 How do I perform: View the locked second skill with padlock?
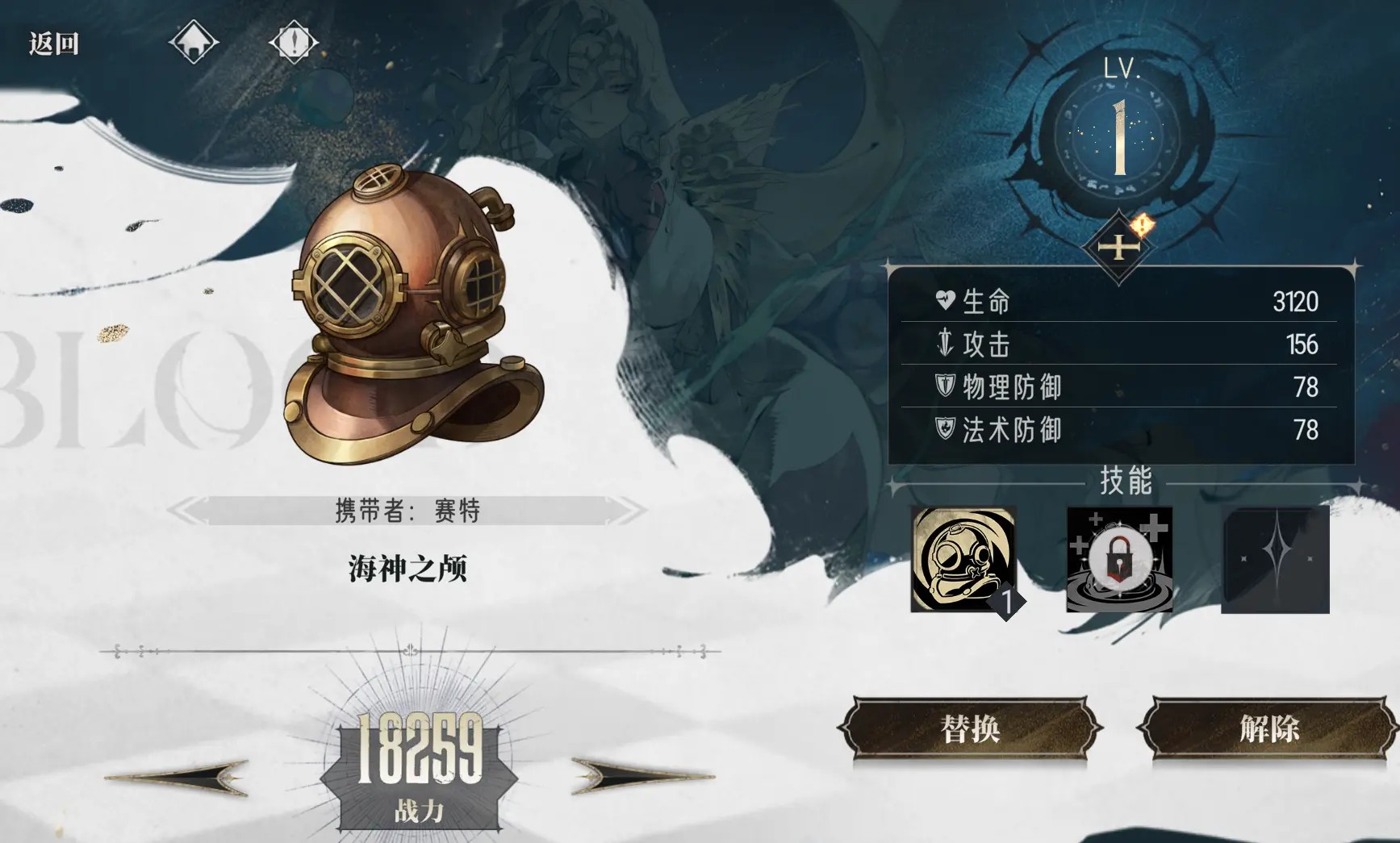(x=1118, y=557)
